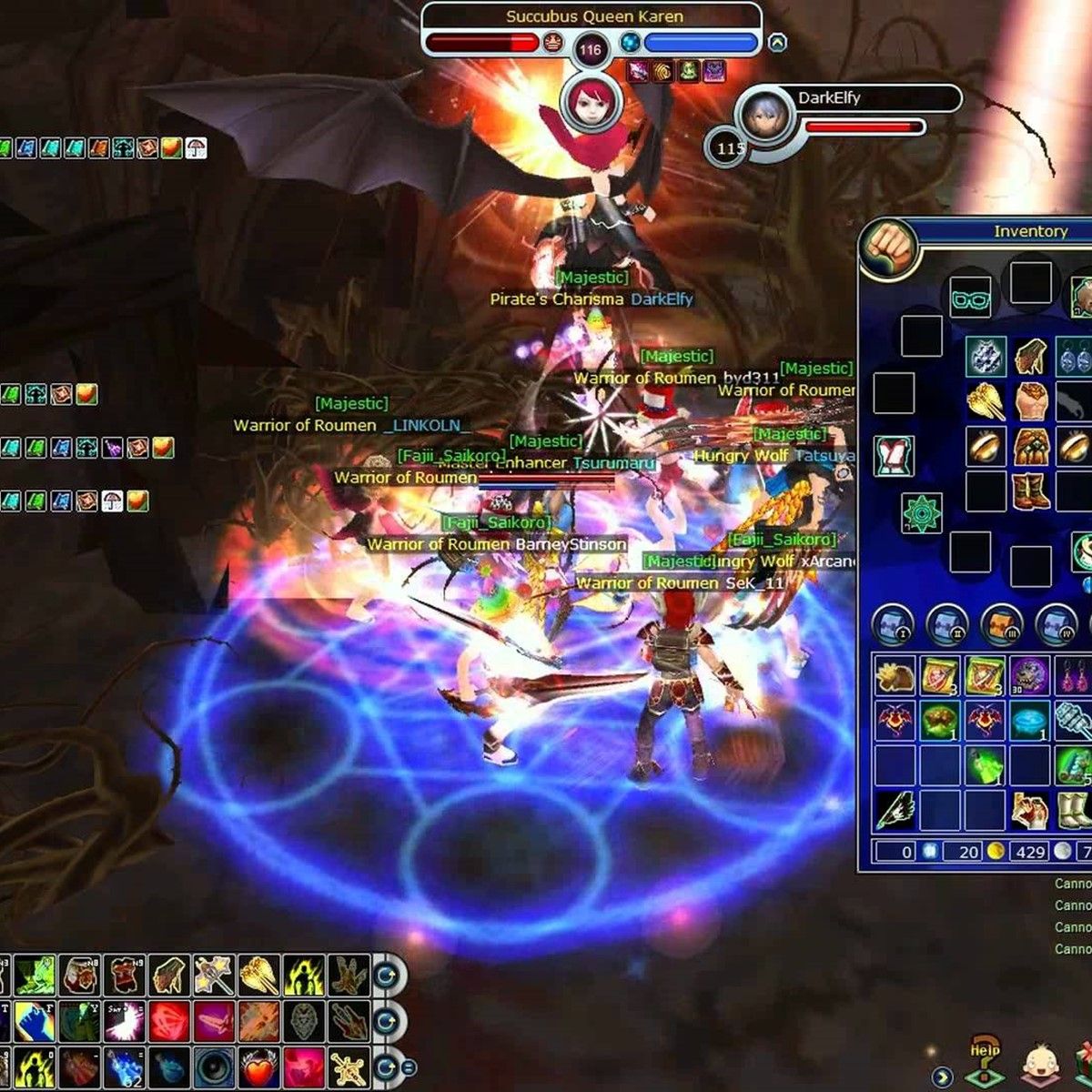Click the equipped brown boots slot
The image size is (1092, 1092).
coord(1030,491)
